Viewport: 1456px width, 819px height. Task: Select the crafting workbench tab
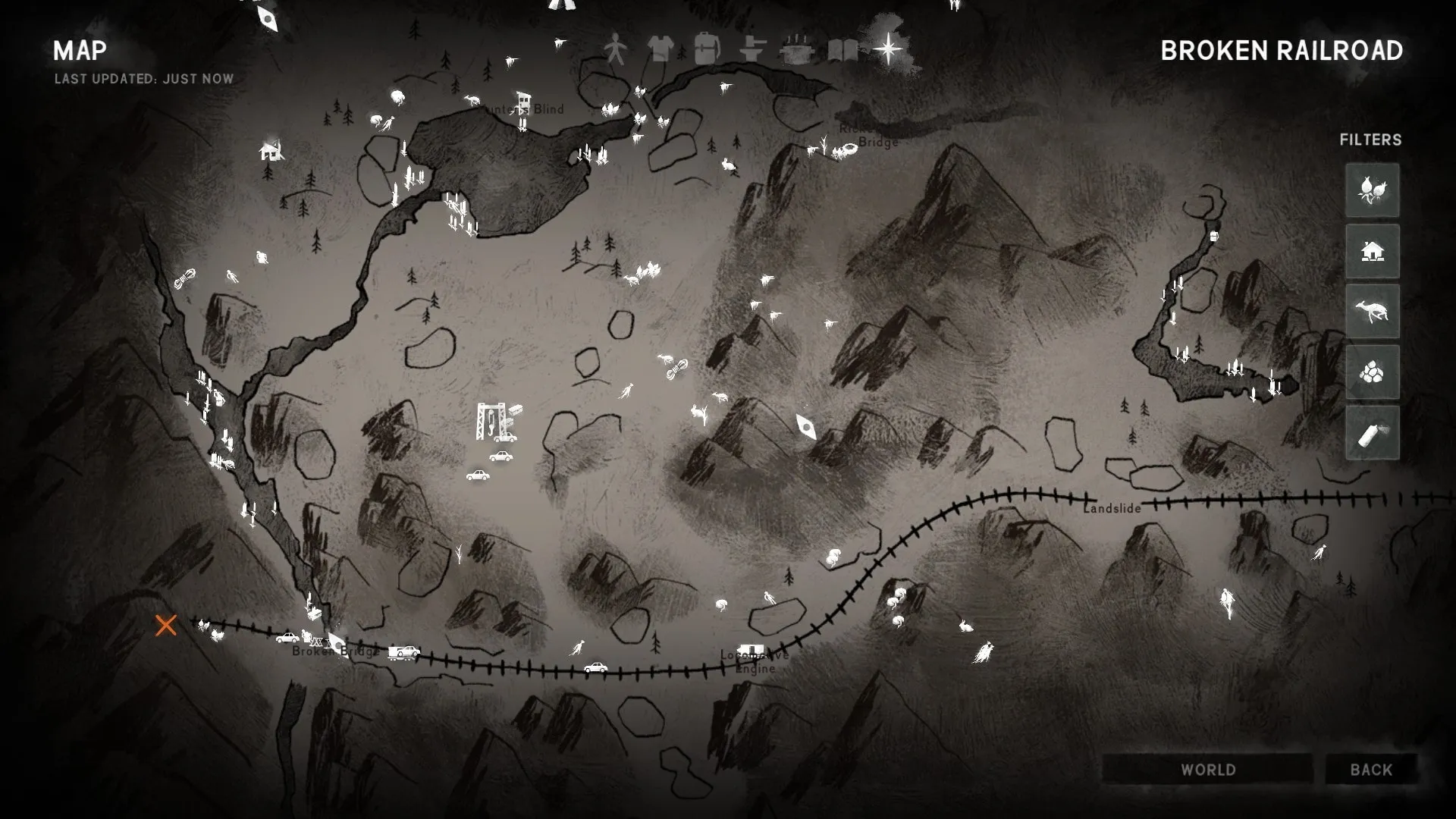click(753, 50)
